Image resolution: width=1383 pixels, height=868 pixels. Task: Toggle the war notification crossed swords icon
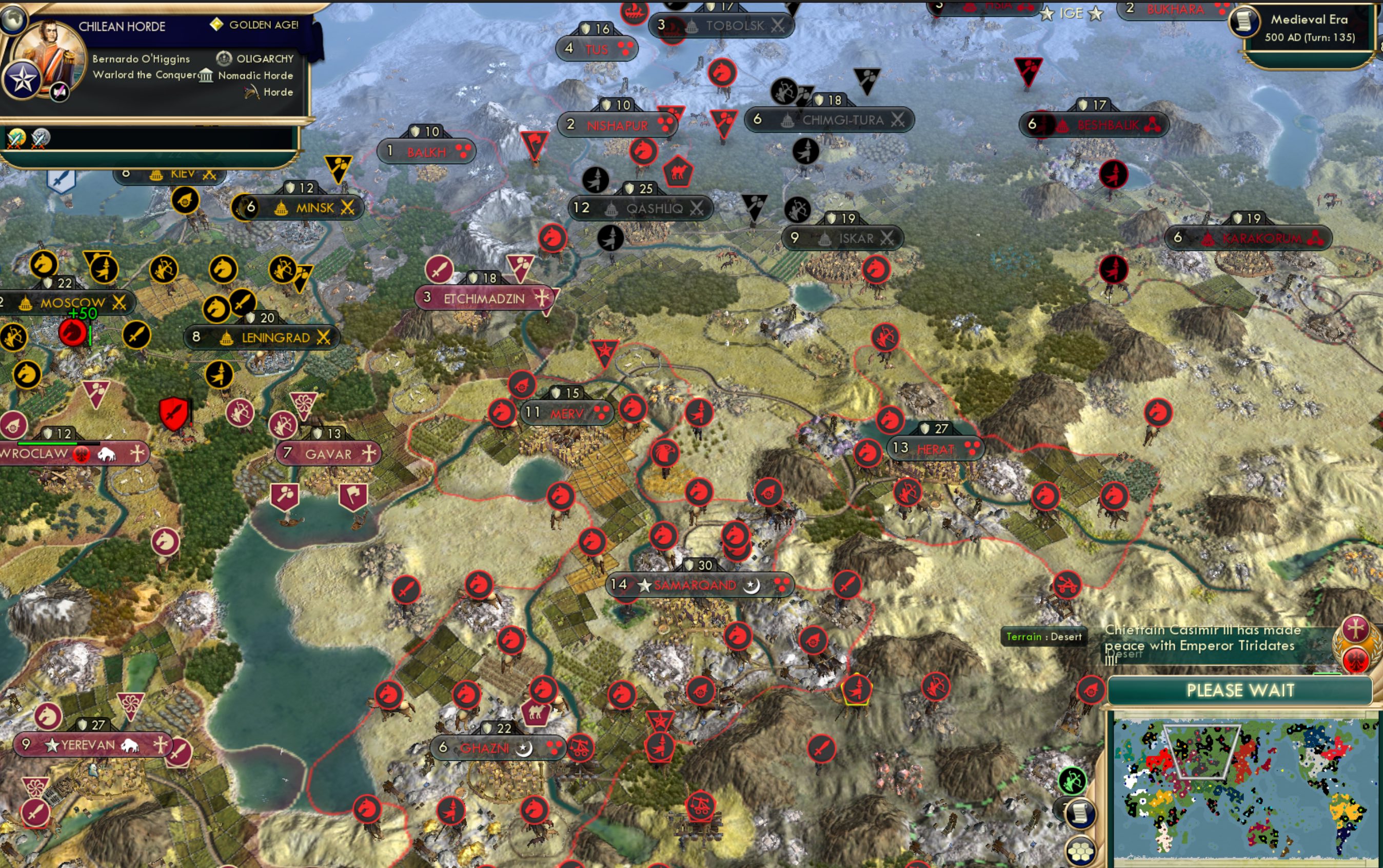coord(16,138)
